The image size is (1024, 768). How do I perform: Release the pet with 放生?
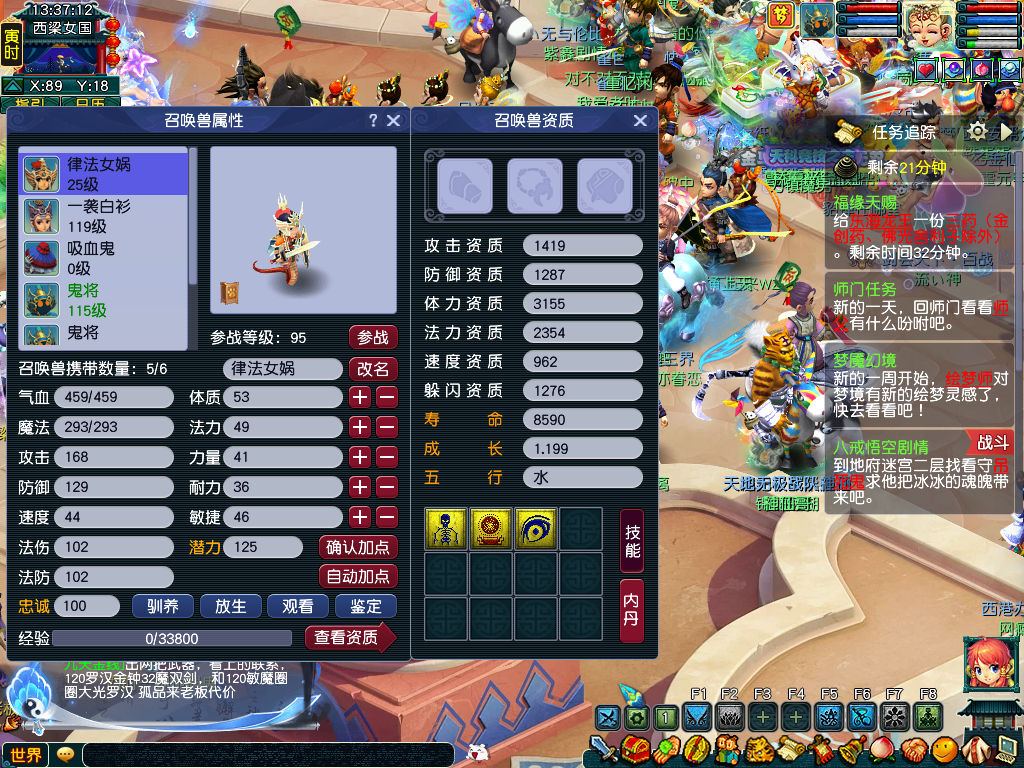pos(230,606)
